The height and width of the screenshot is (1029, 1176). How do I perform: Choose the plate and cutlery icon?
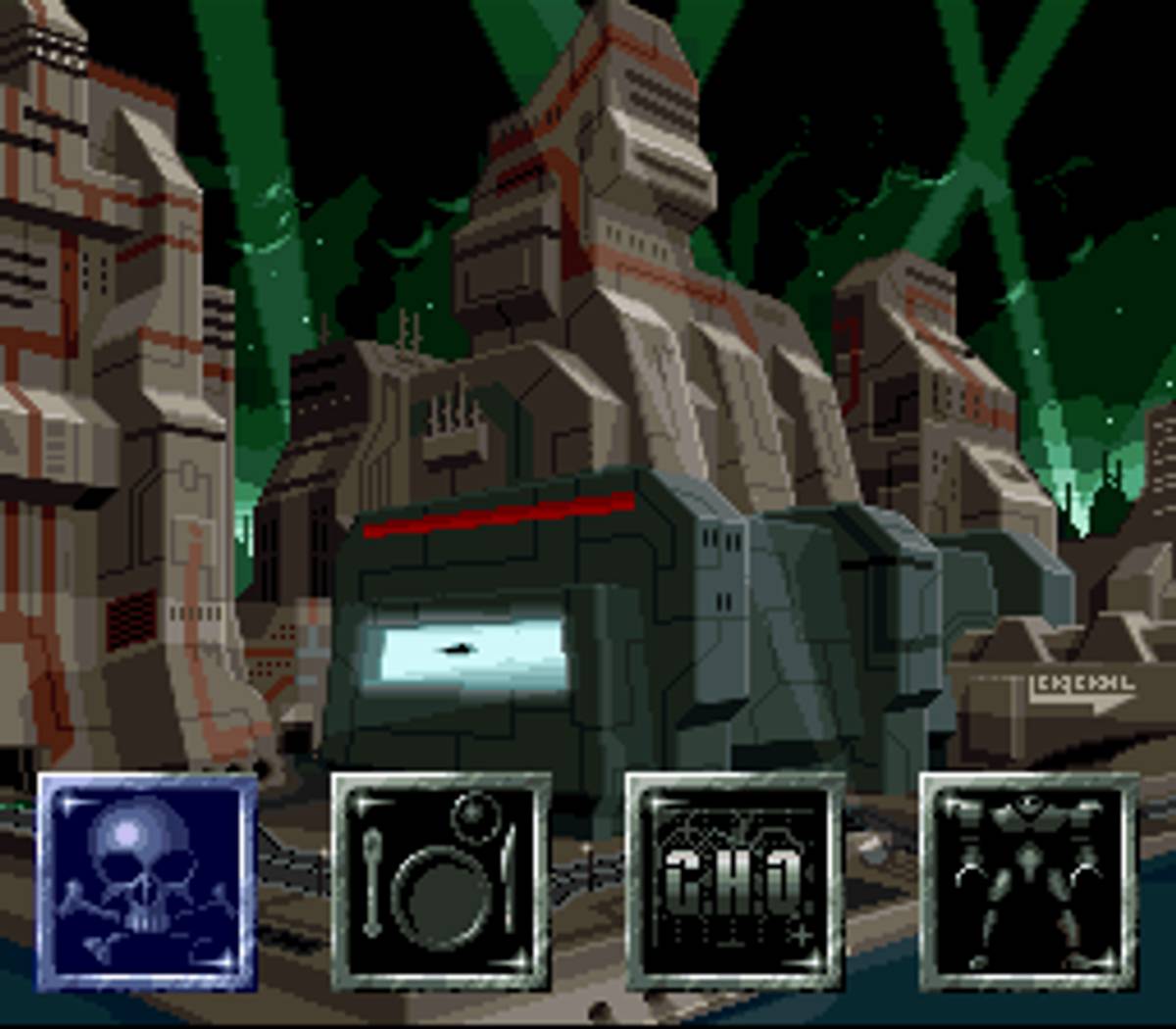pyautogui.click(x=441, y=882)
